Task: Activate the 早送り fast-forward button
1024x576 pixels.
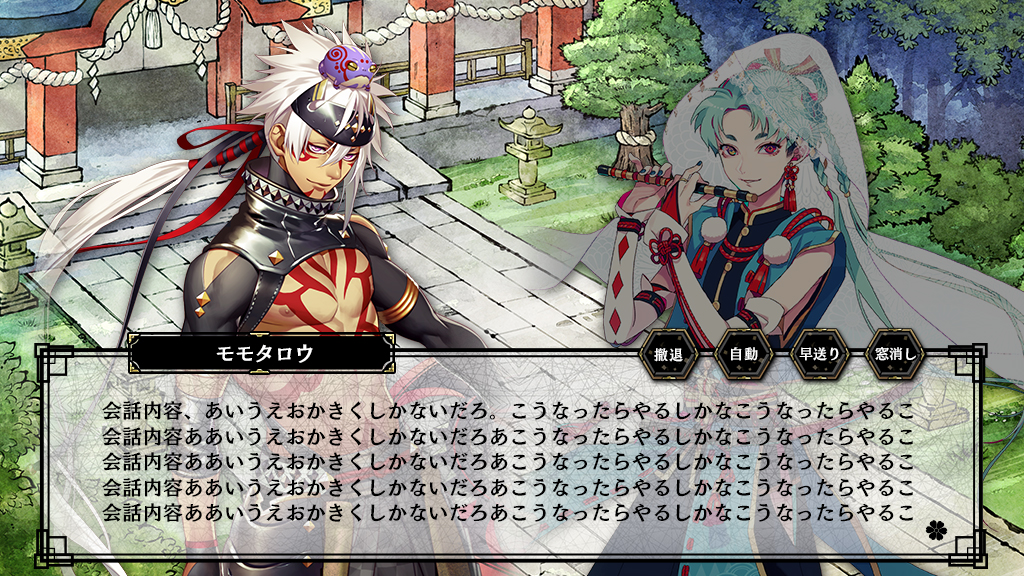Action: click(x=819, y=354)
